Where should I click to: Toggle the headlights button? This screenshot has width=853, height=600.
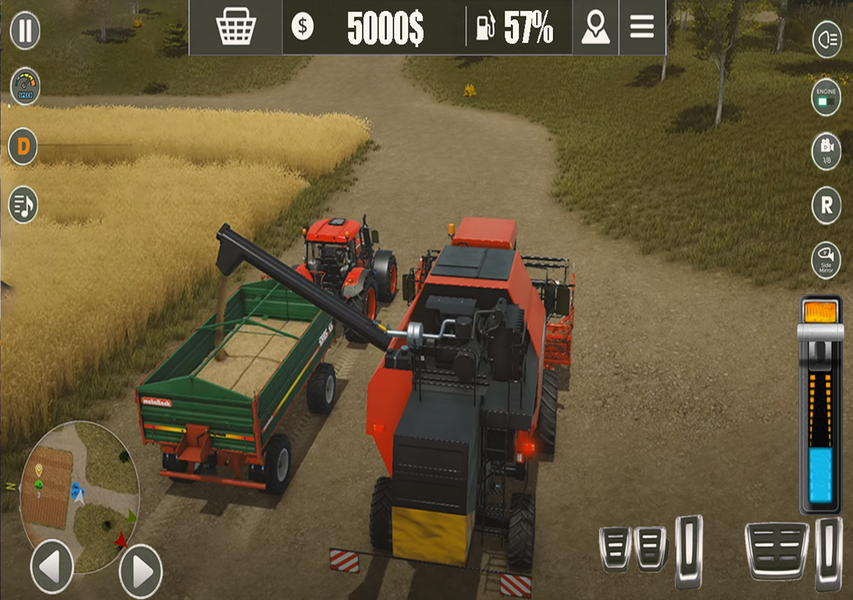[826, 38]
